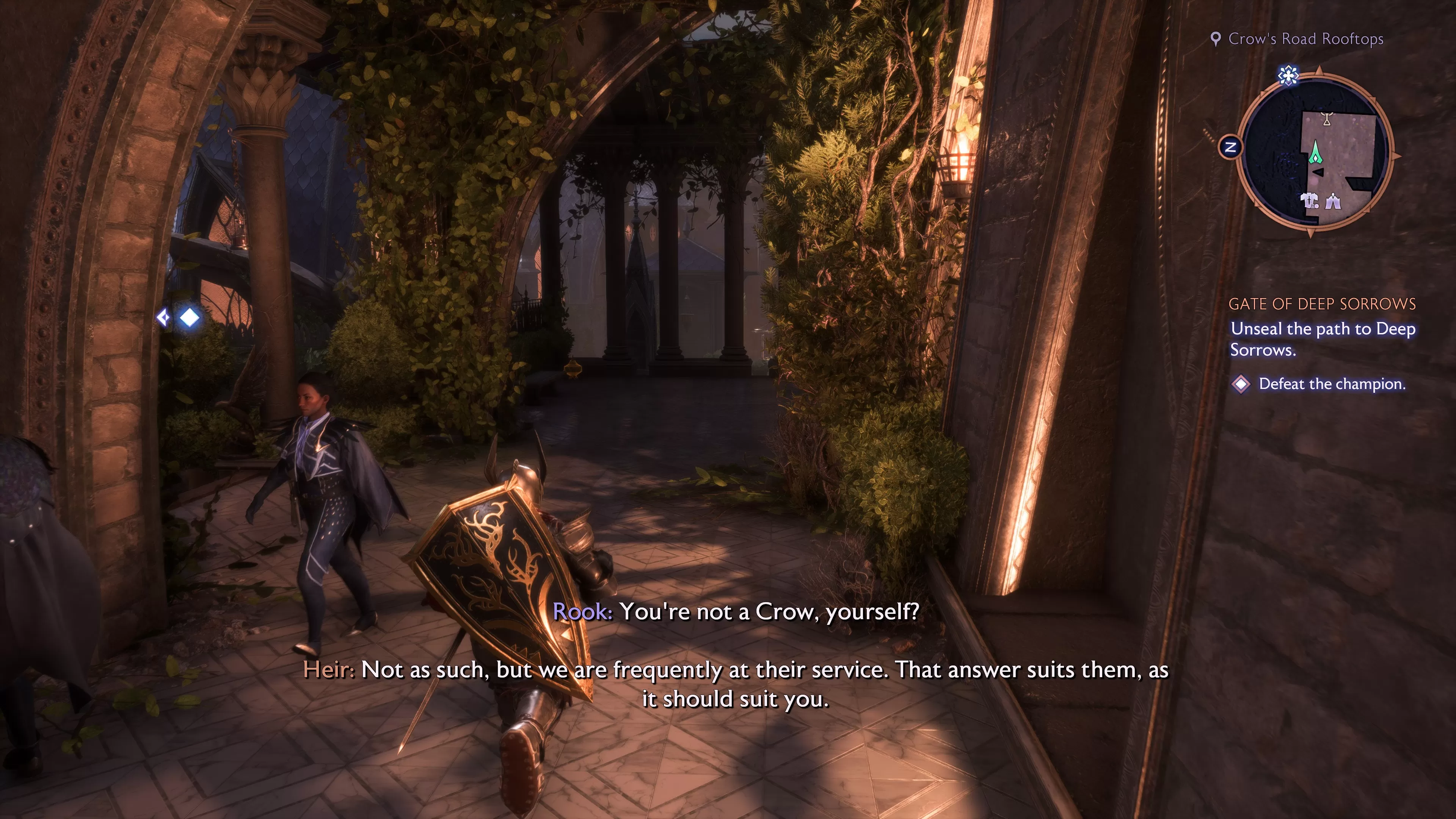Screen dimensions: 1456x819
Task: Click the snowflake quest marker on minimap rim
Action: (x=1288, y=75)
